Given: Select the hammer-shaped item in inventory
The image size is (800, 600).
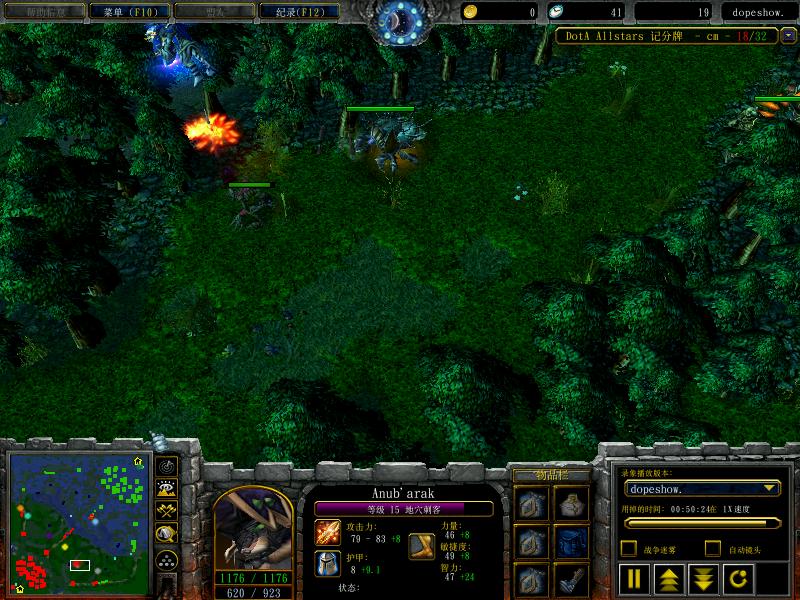Looking at the screenshot, I should [573, 579].
